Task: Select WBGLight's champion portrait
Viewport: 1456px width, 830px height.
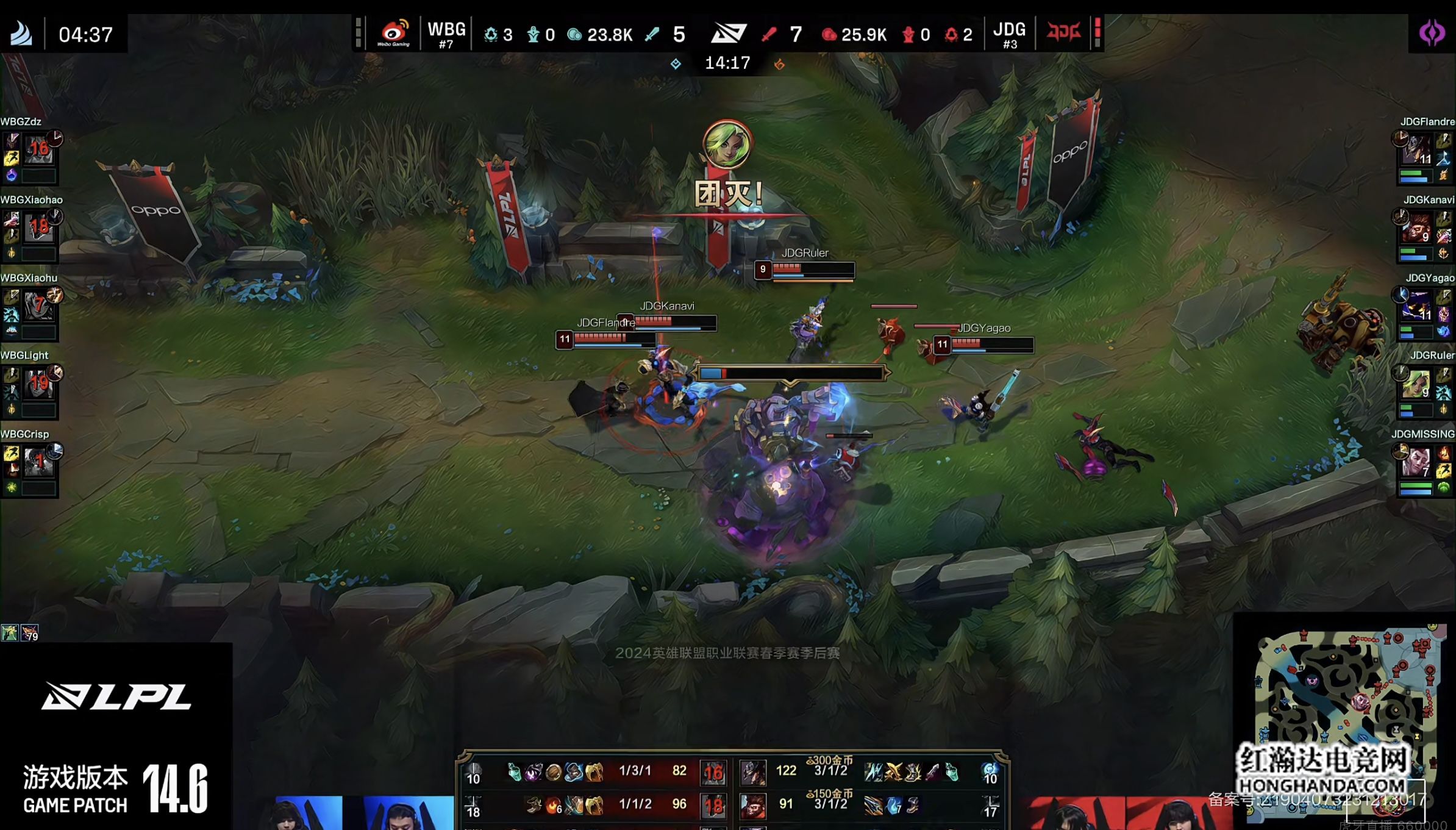Action: pyautogui.click(x=39, y=384)
